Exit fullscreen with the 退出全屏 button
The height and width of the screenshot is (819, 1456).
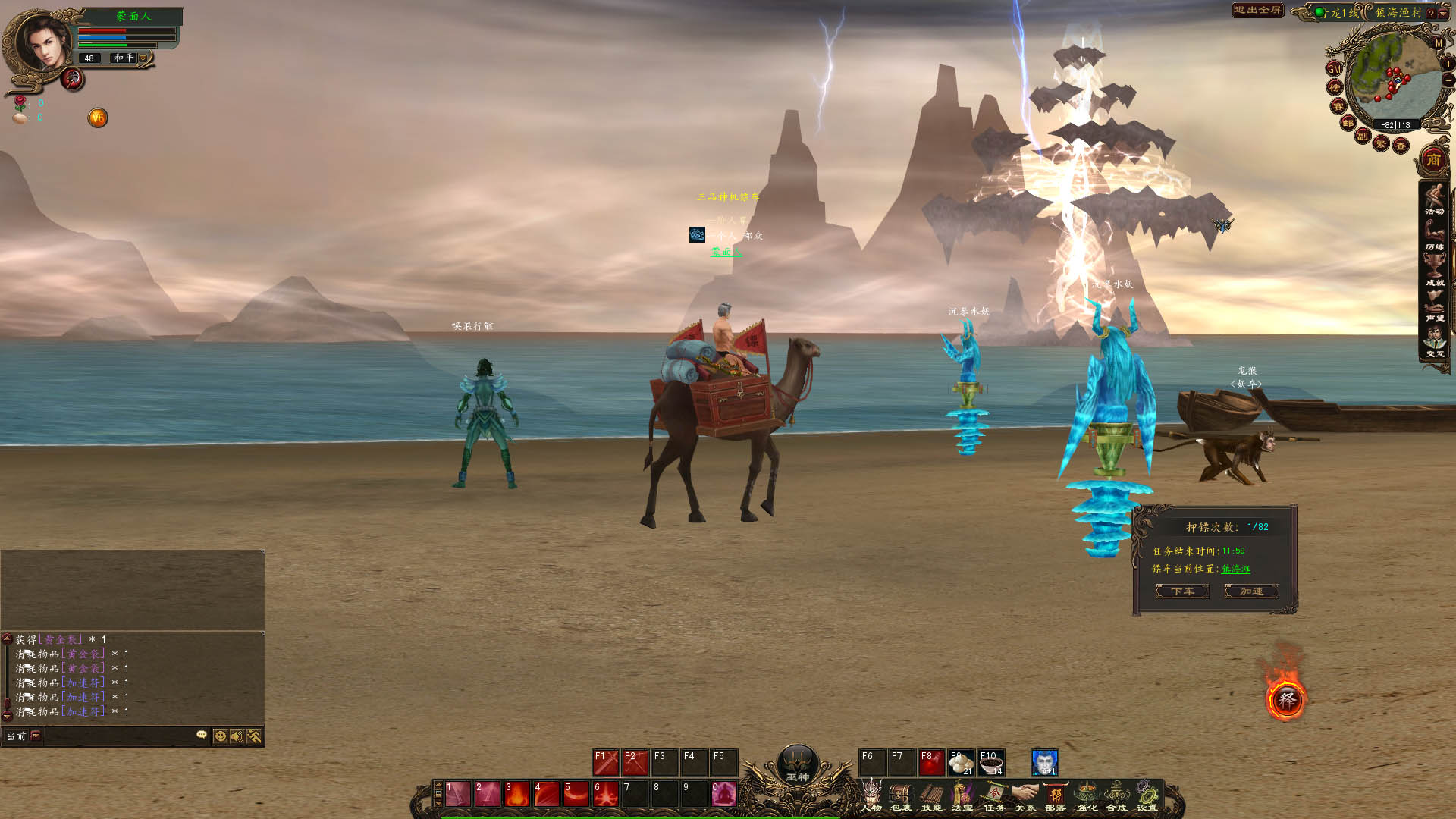pyautogui.click(x=1257, y=11)
